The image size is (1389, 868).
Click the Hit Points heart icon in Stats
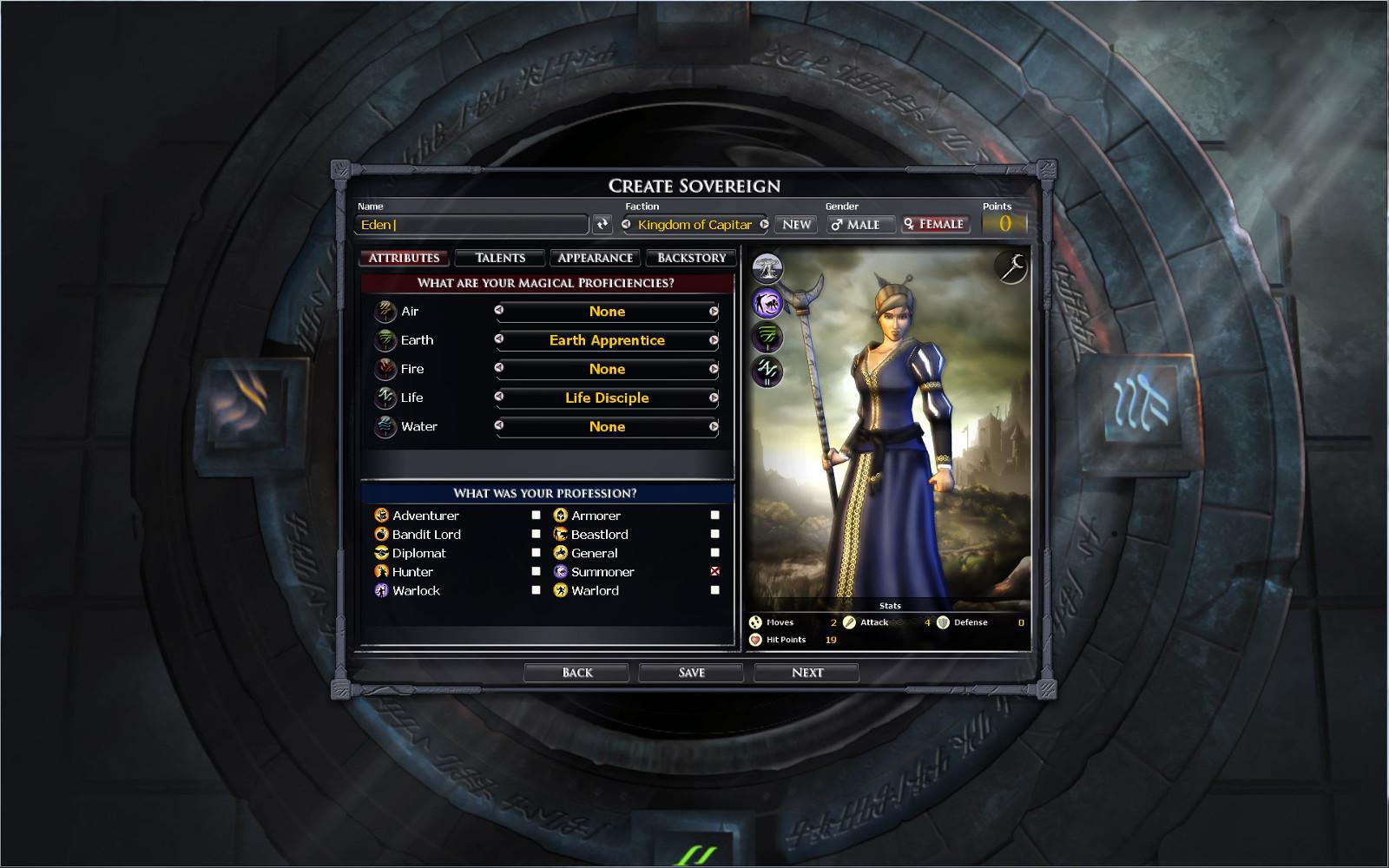point(754,640)
